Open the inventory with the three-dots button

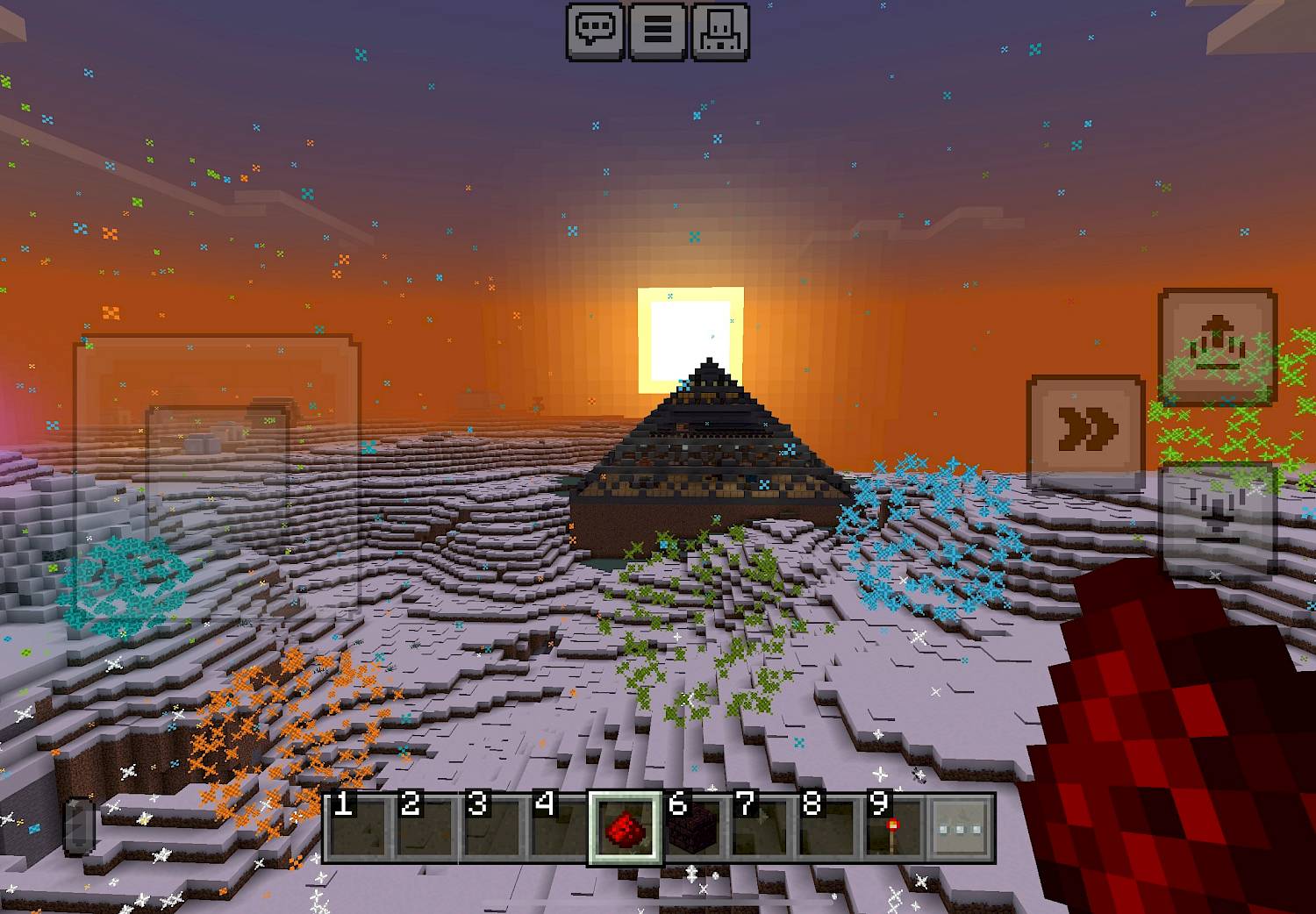tap(961, 827)
